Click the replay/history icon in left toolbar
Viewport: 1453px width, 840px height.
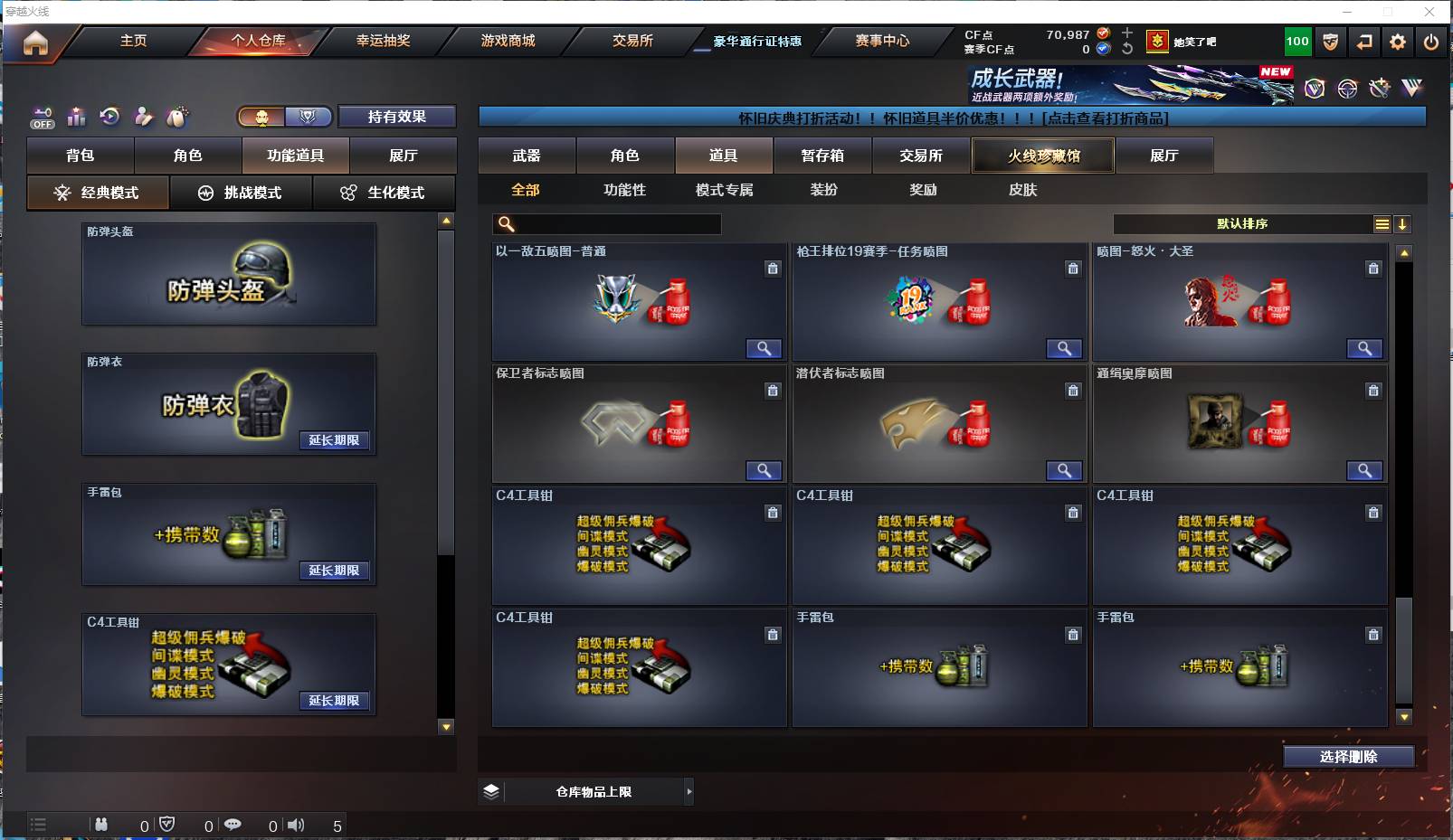coord(109,118)
